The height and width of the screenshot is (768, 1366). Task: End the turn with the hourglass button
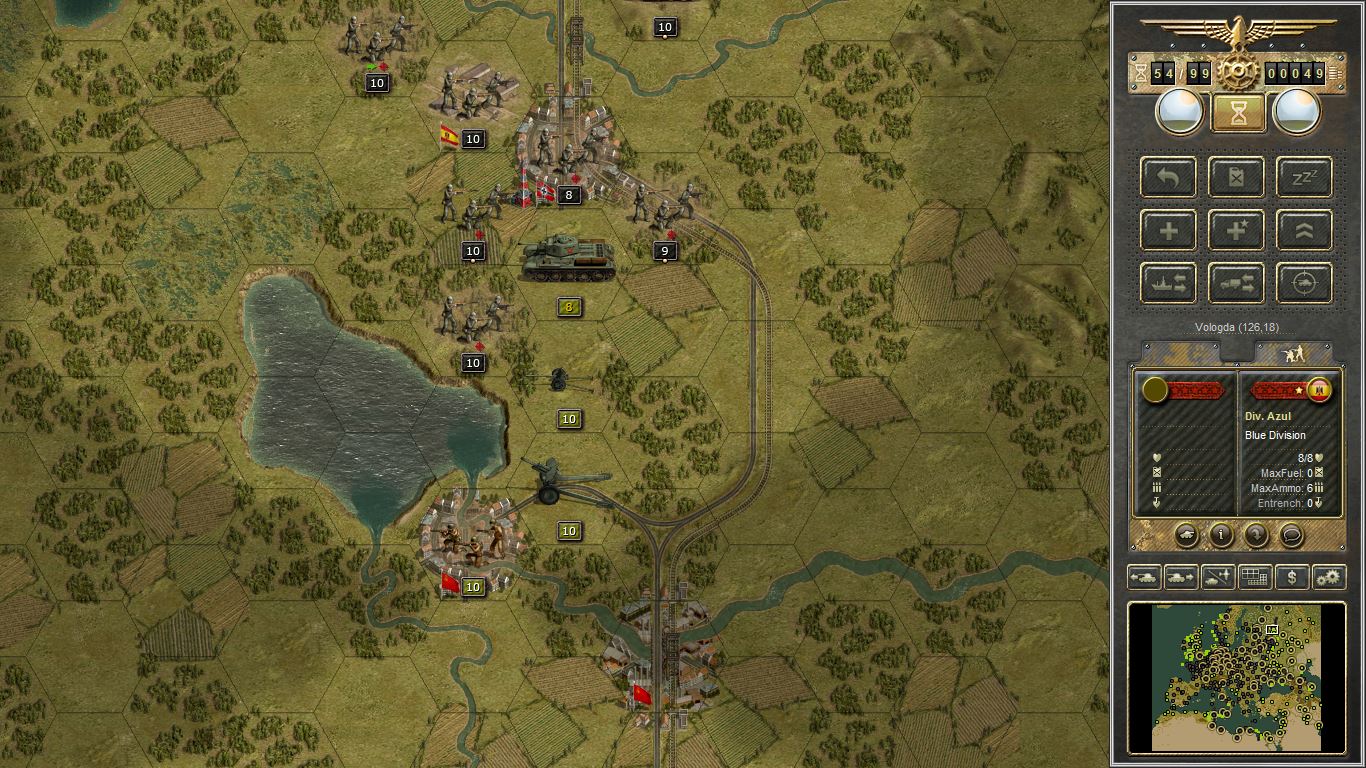click(x=1238, y=113)
